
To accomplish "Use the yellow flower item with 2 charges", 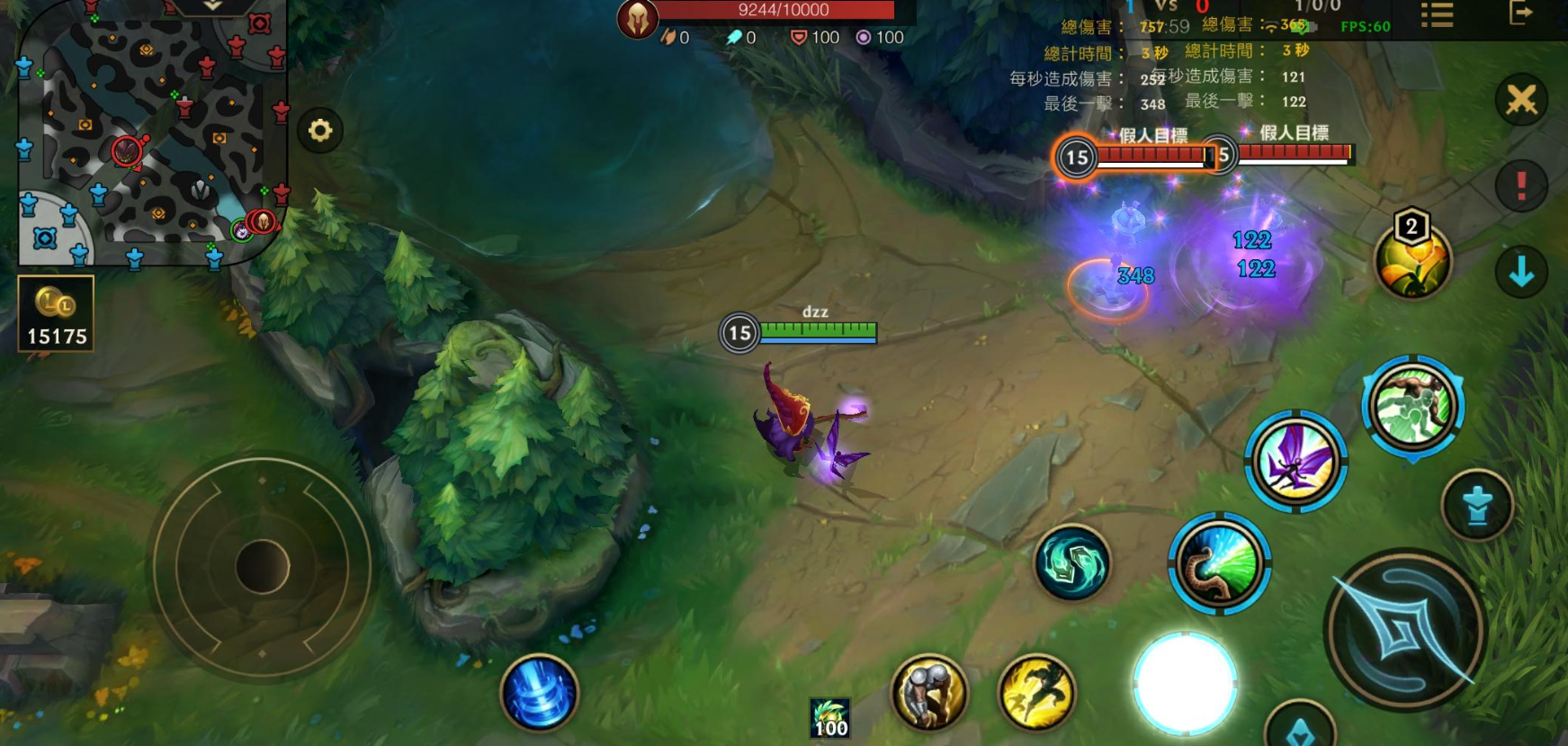I will coord(1412,261).
